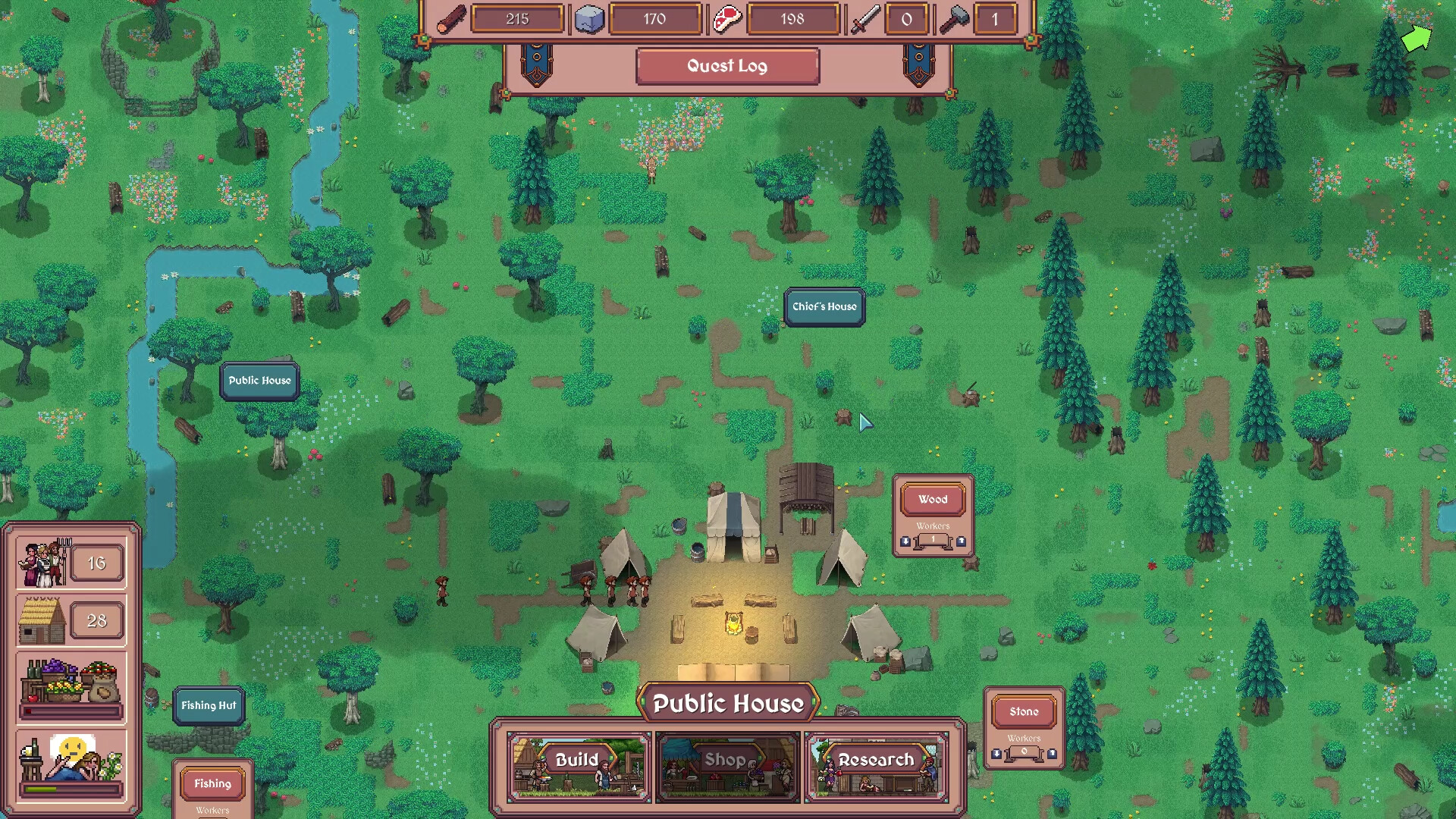Increase Stone workers with up arrow

tap(1052, 754)
